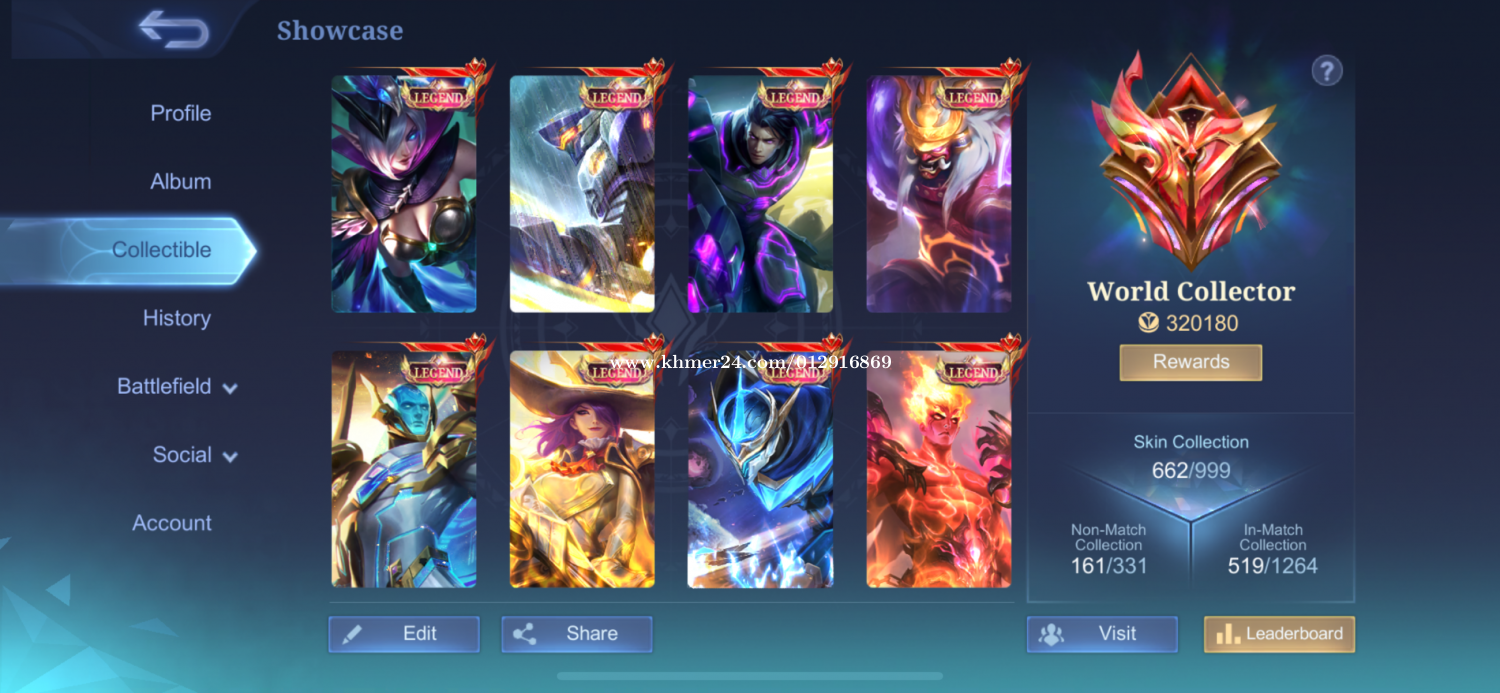Open the Leaderboard
This screenshot has height=693, width=1500.
1279,634
